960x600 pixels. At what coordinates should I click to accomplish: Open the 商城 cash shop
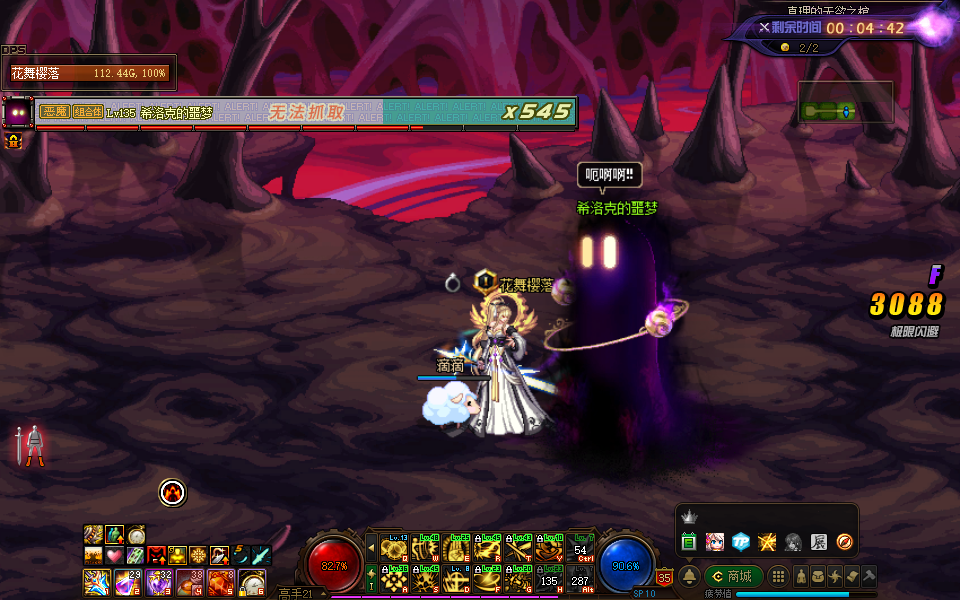click(734, 577)
